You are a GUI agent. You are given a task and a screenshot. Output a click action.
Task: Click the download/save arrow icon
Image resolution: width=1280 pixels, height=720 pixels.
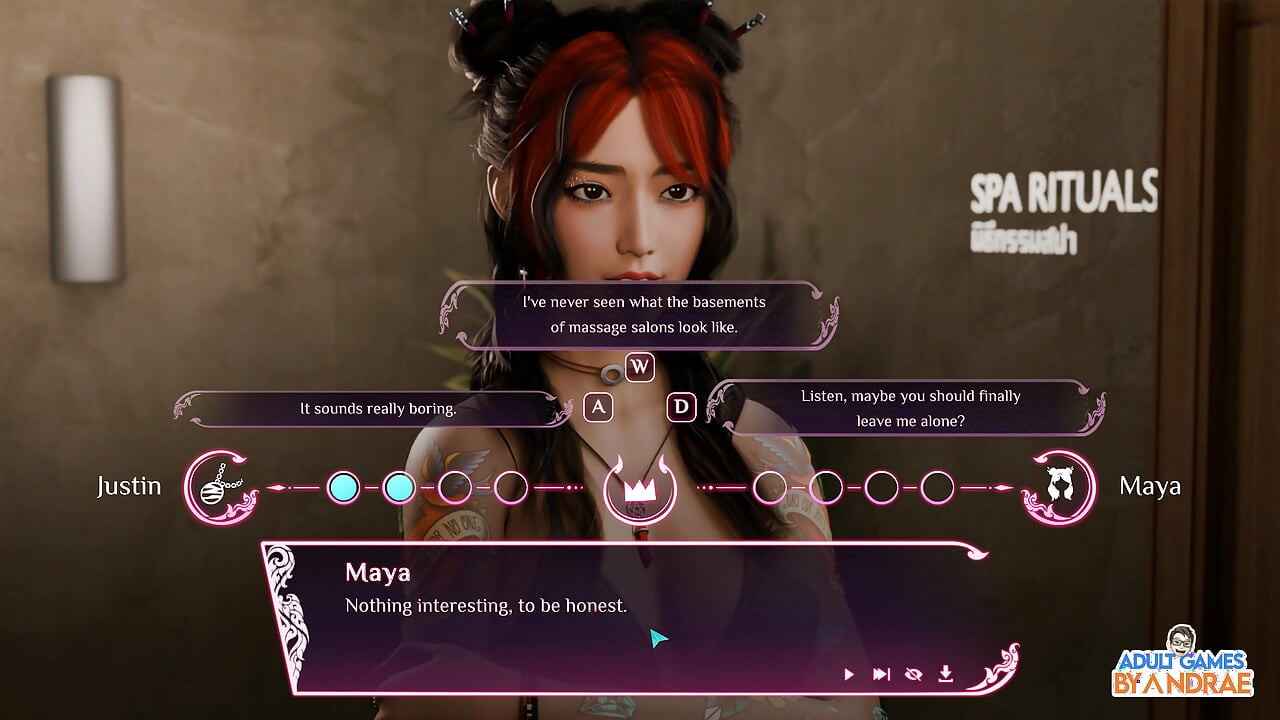945,674
